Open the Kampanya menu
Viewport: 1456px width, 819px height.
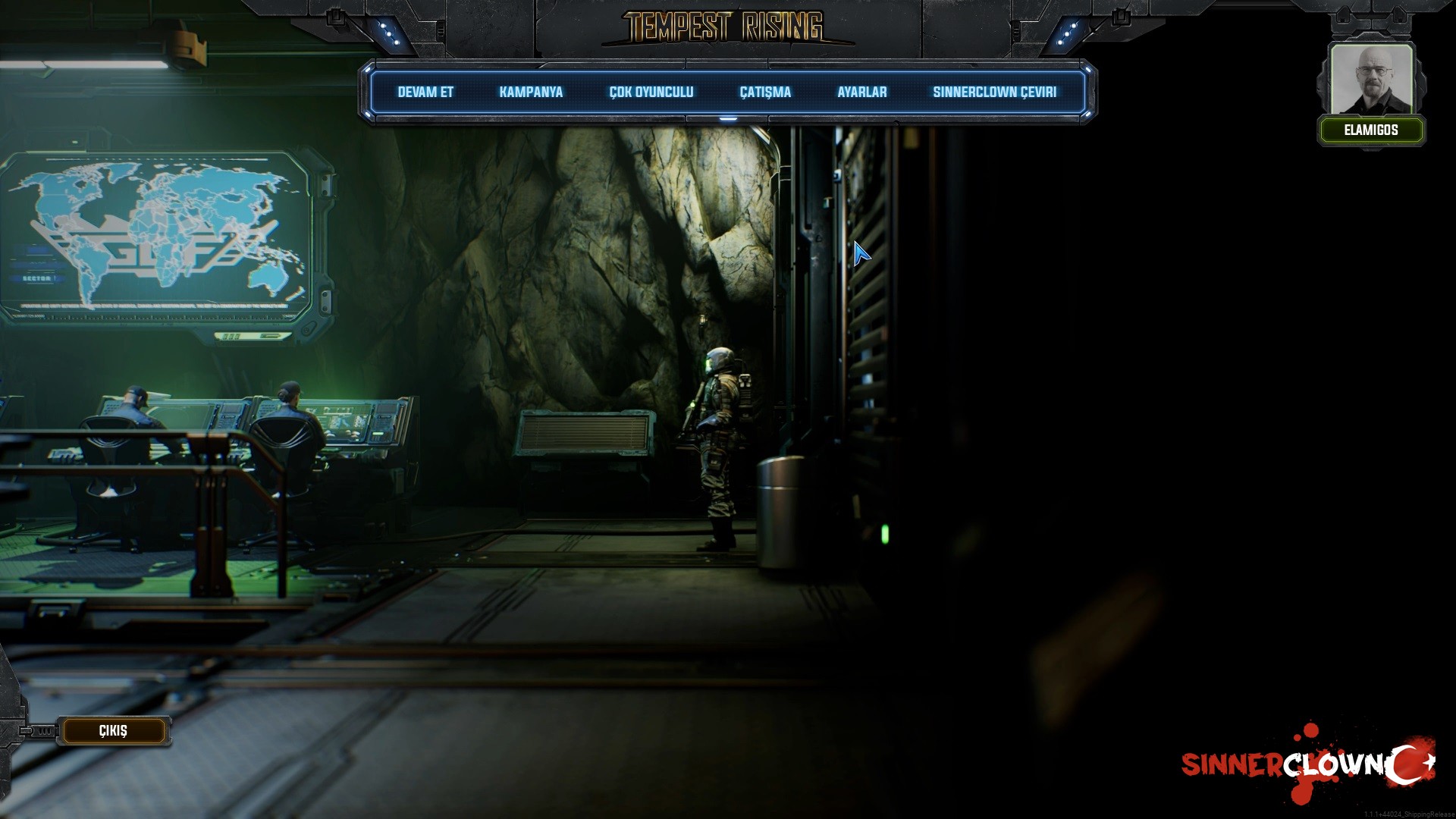click(531, 93)
